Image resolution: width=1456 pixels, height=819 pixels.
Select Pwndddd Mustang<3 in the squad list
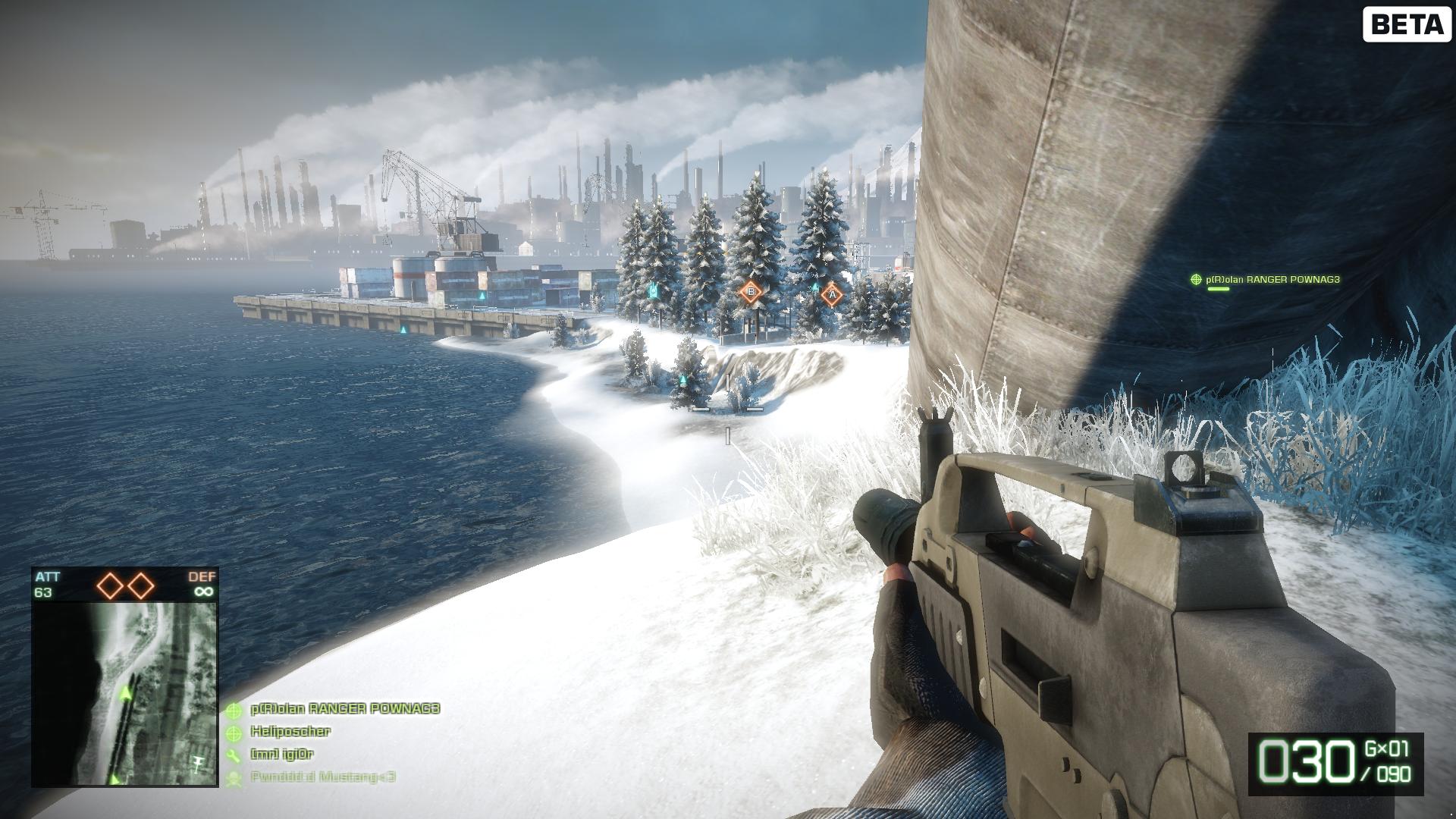point(322,777)
